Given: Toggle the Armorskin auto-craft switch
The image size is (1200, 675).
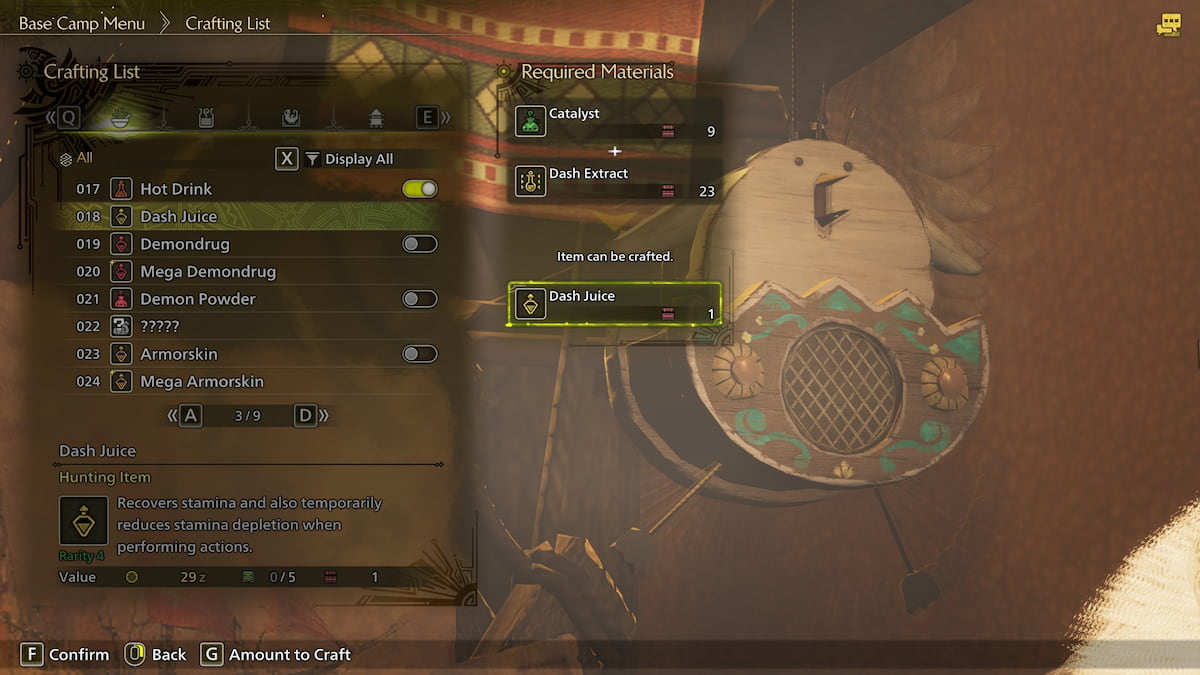Looking at the screenshot, I should click(419, 354).
